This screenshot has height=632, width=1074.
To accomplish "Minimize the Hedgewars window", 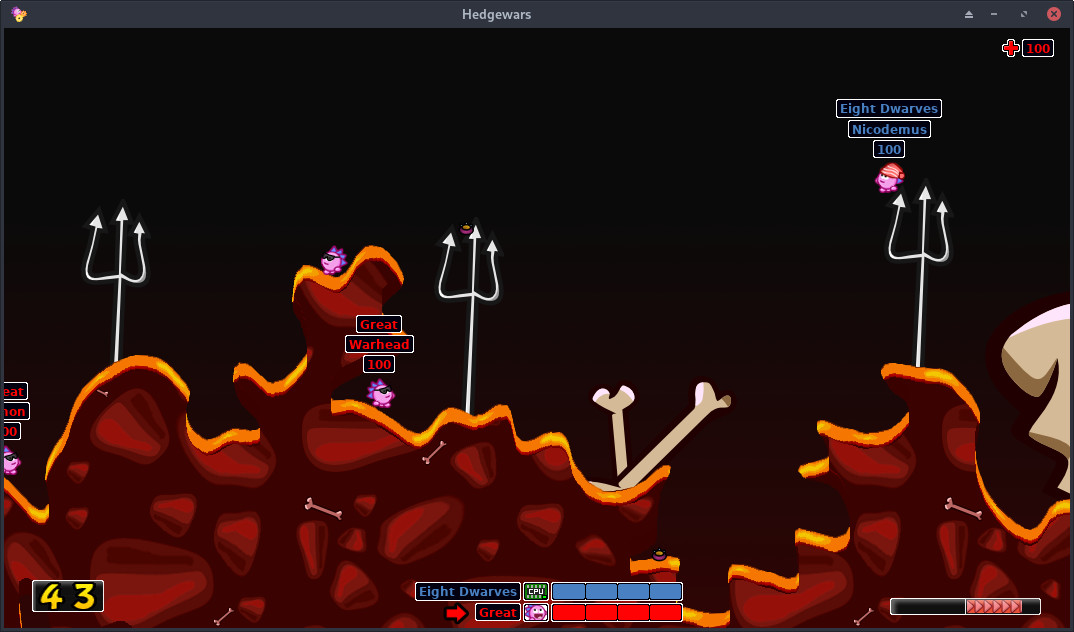I will tap(994, 14).
